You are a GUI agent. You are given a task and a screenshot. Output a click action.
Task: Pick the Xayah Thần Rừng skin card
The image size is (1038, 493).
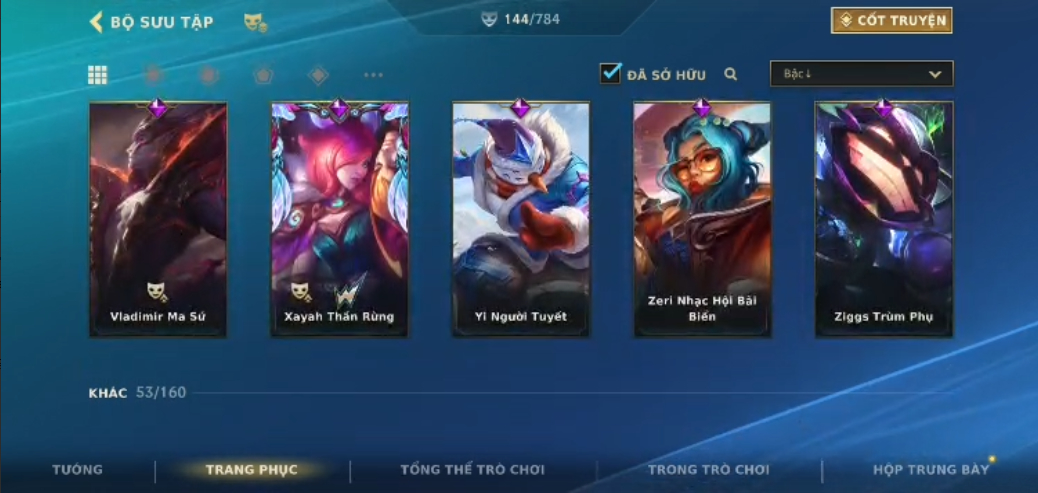point(339,220)
